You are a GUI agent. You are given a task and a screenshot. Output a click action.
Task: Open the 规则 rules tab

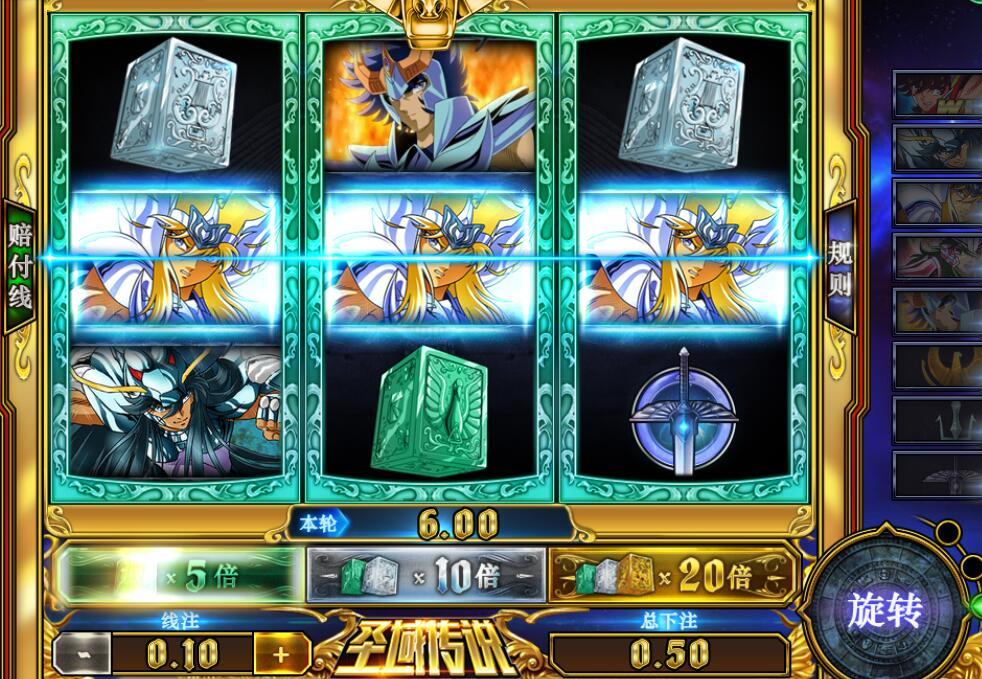pos(840,265)
